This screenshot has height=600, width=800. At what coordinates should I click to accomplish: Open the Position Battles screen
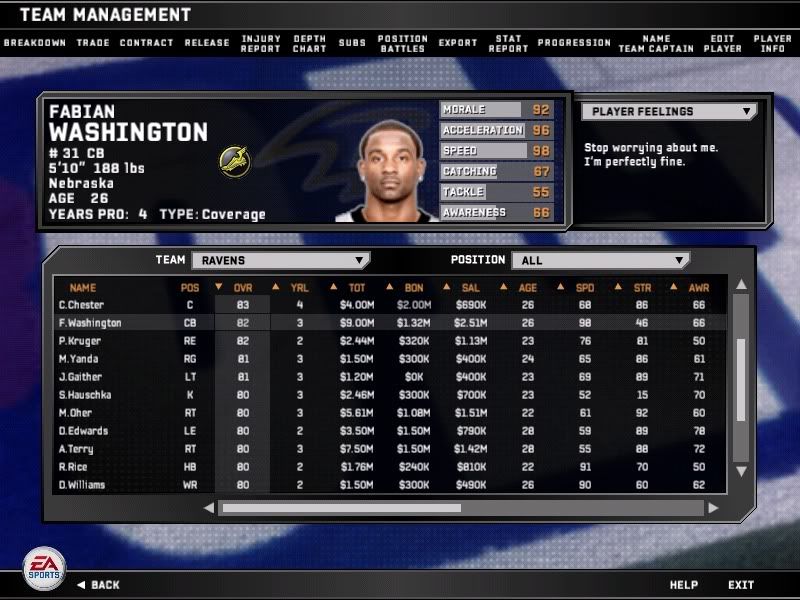tap(402, 43)
